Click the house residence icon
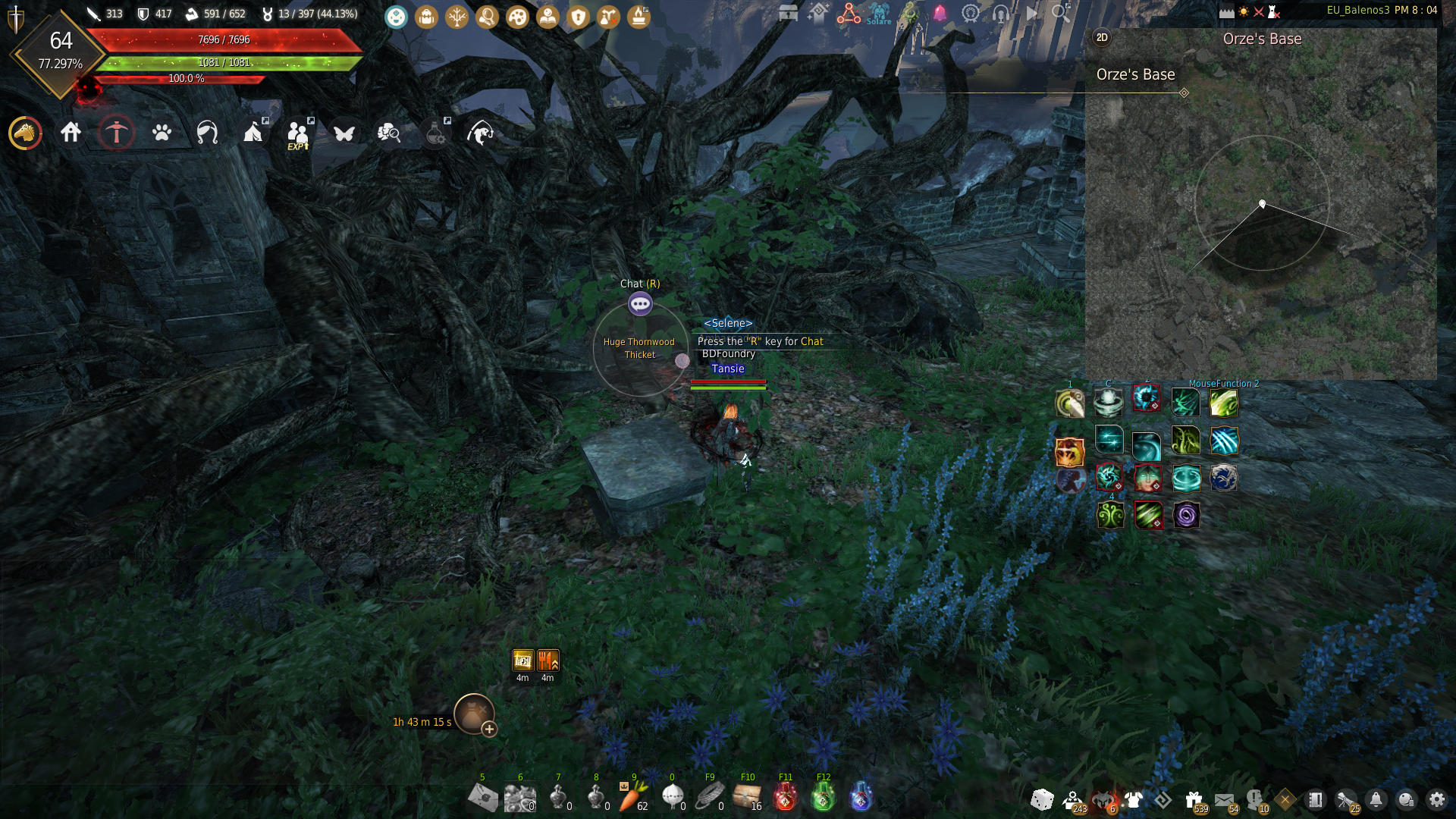 (x=71, y=133)
